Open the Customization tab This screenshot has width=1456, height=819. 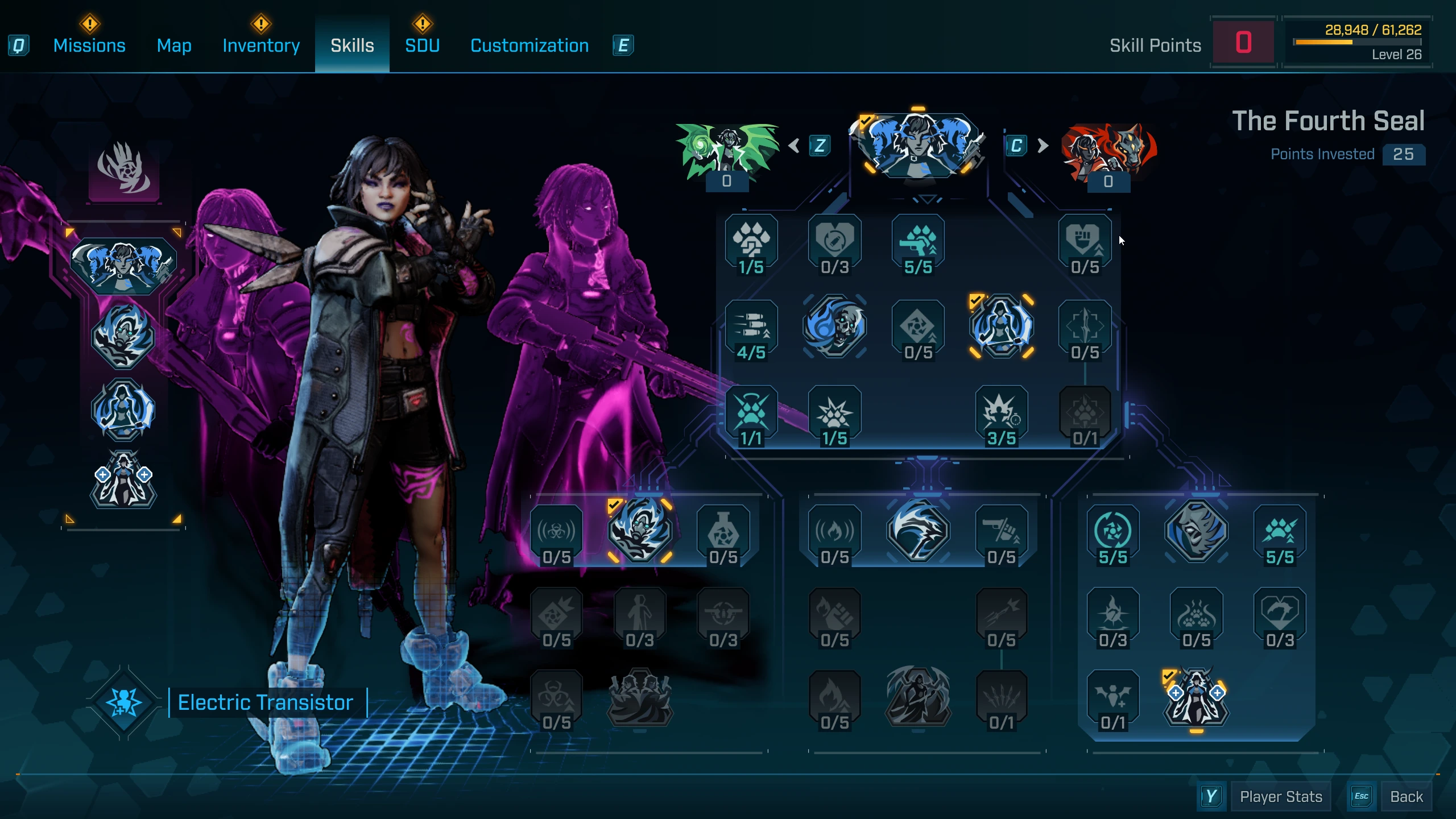(x=530, y=45)
